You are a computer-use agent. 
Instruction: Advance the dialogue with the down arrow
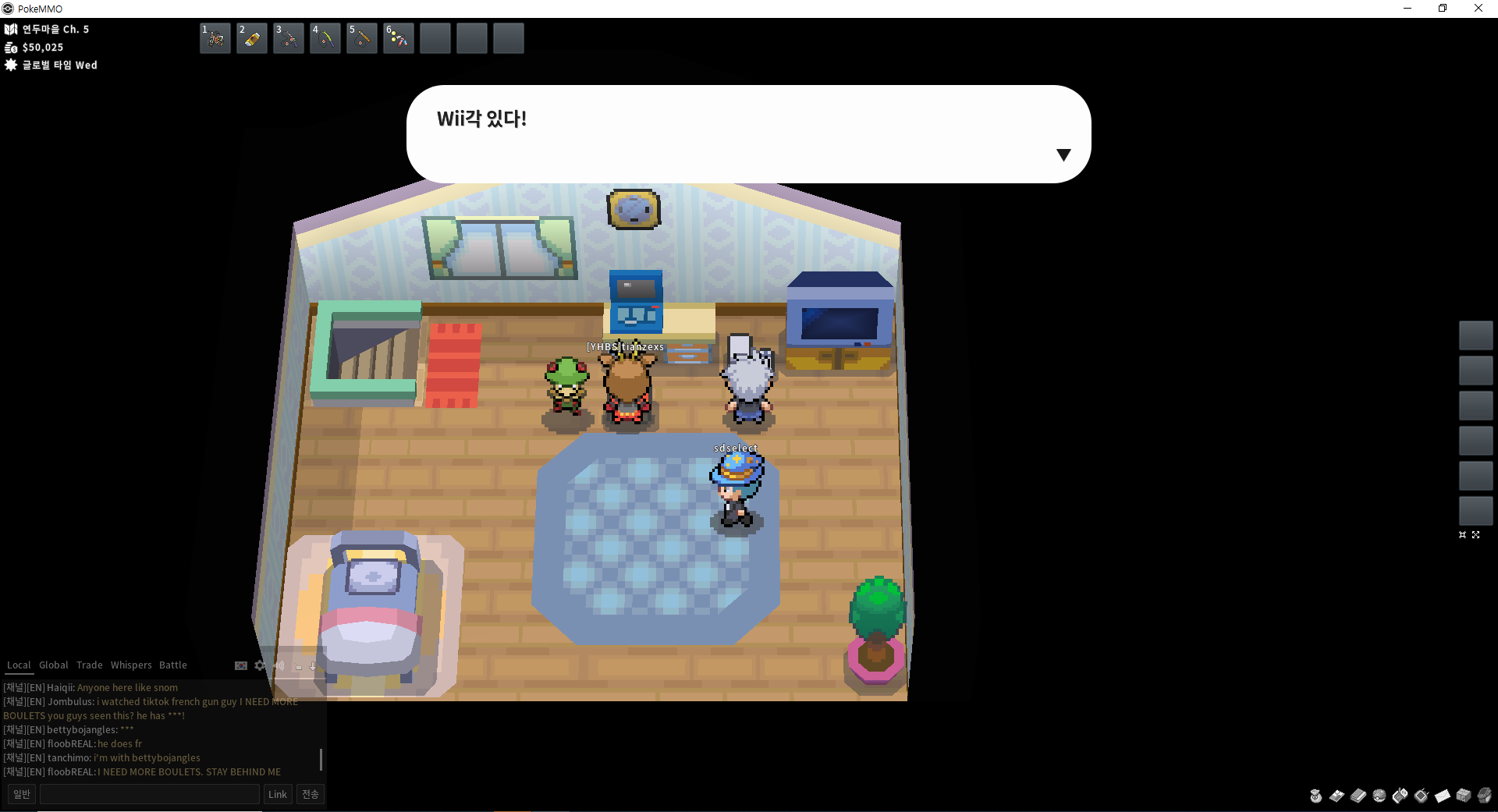[1063, 154]
